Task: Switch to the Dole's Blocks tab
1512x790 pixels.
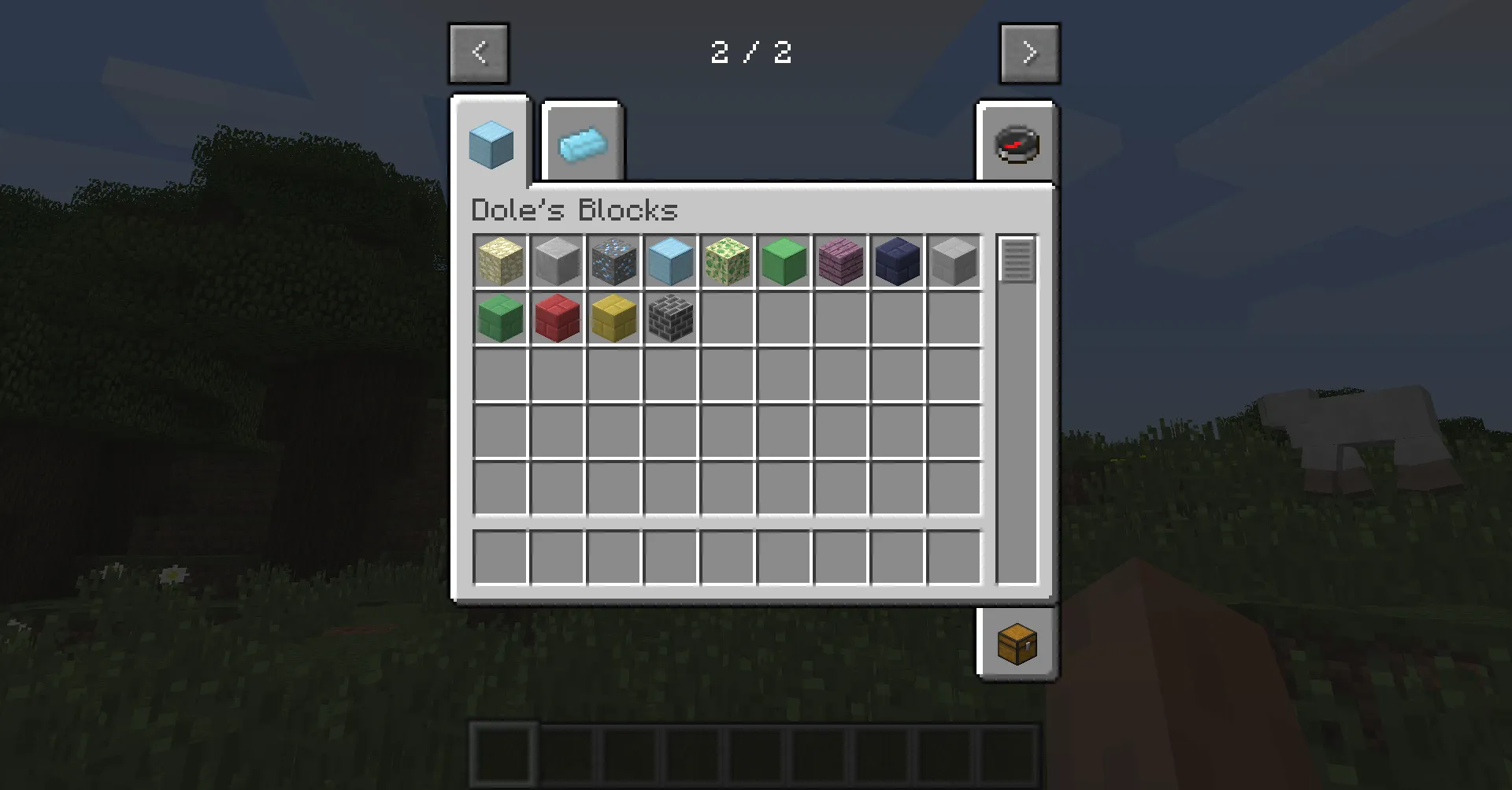Action: [490, 142]
